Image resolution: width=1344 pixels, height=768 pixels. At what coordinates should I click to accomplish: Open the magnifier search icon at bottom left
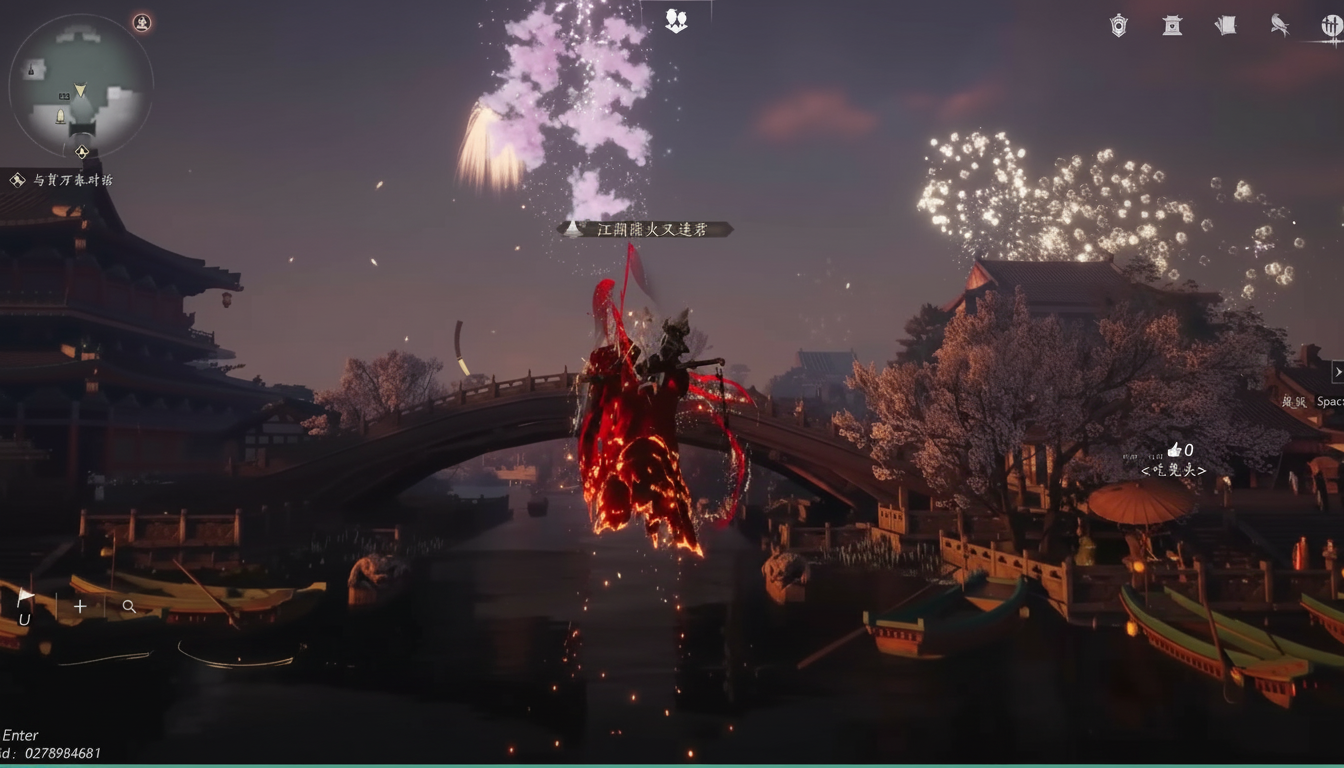click(x=130, y=606)
